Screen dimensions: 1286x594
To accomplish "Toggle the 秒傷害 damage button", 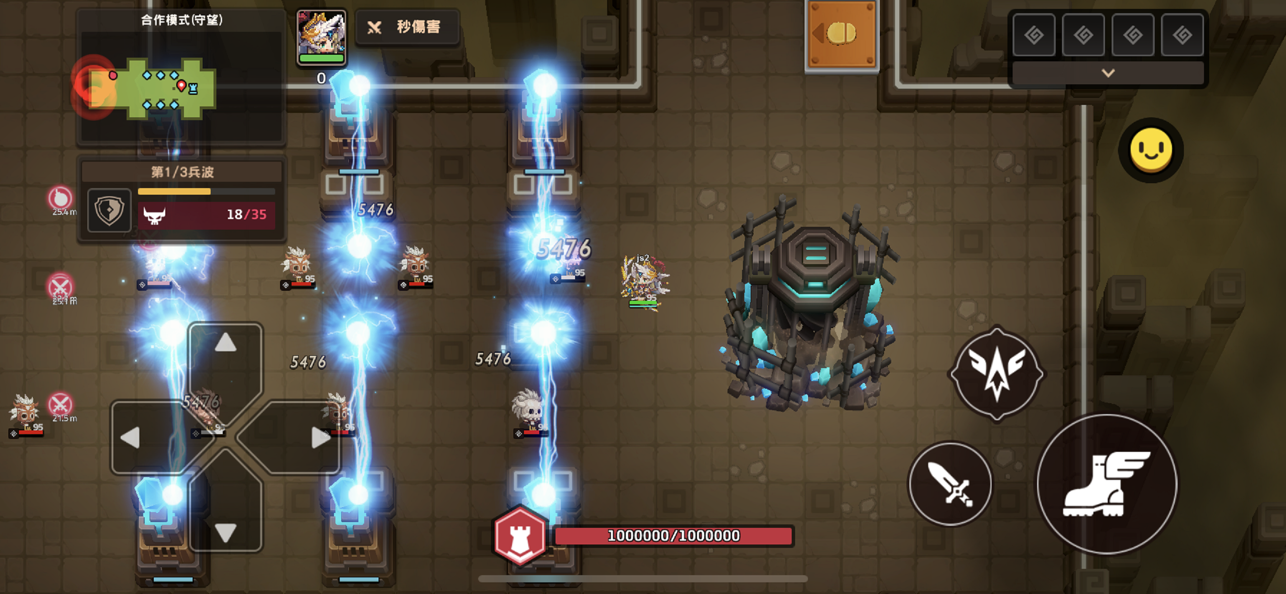I will (407, 28).
